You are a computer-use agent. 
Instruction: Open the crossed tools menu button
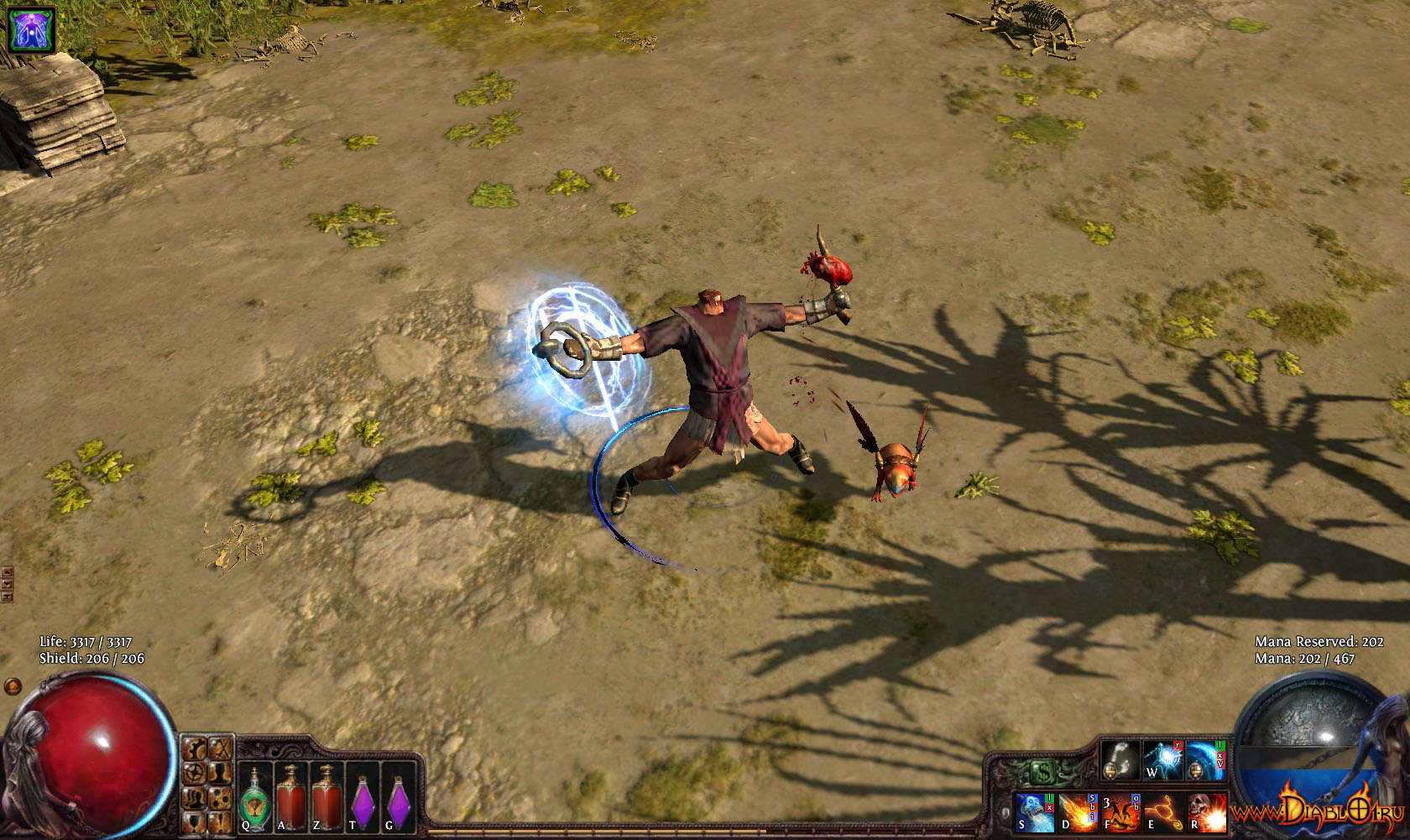click(x=220, y=748)
